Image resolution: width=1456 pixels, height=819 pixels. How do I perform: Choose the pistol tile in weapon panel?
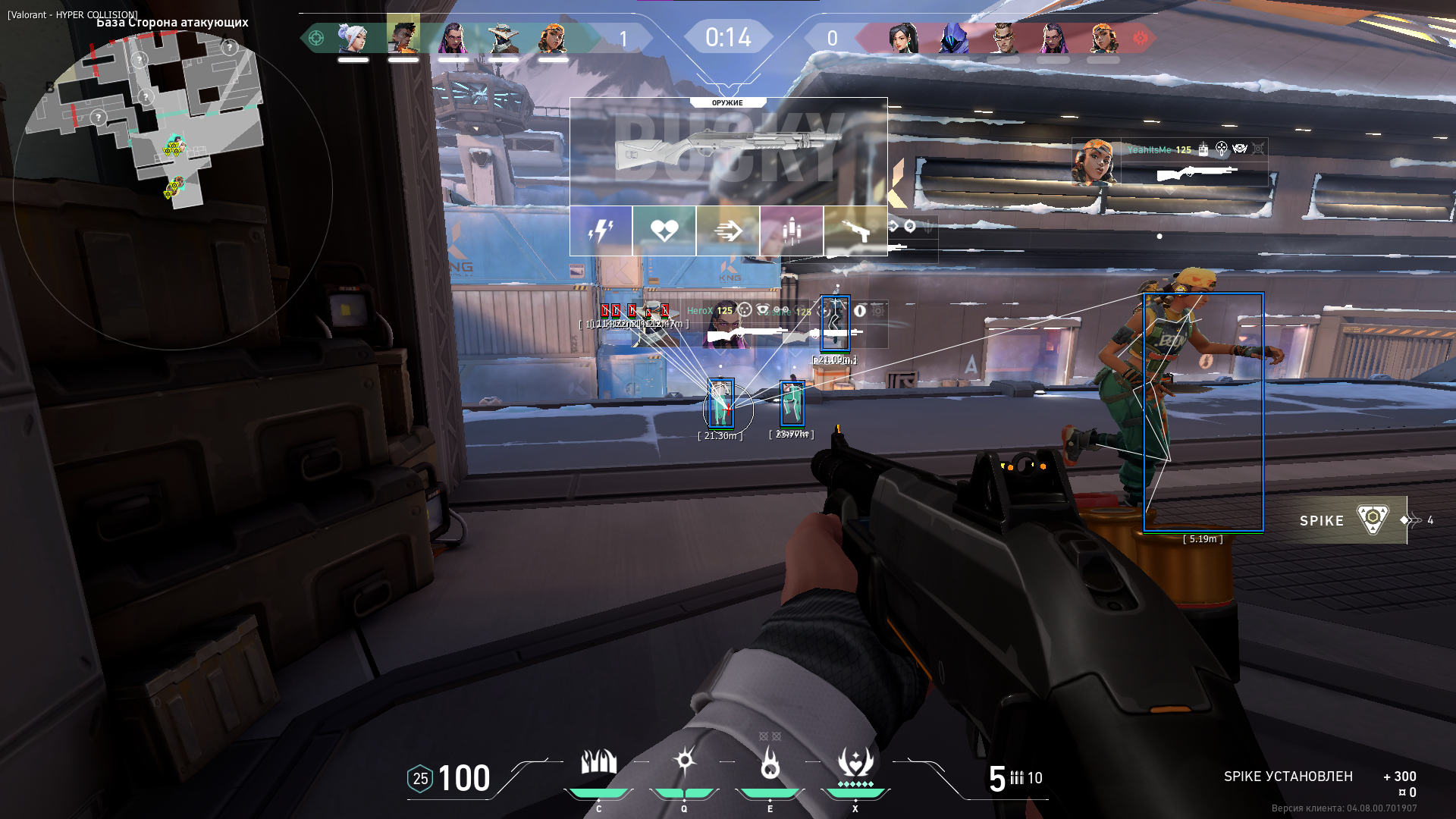point(855,231)
